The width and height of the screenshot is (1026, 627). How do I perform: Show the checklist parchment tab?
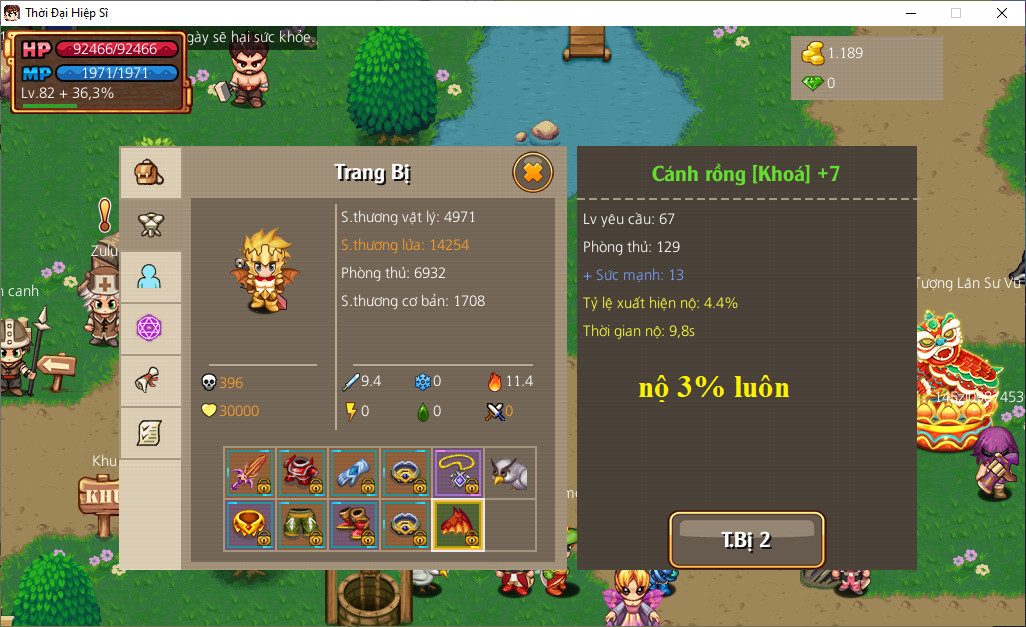[150, 433]
